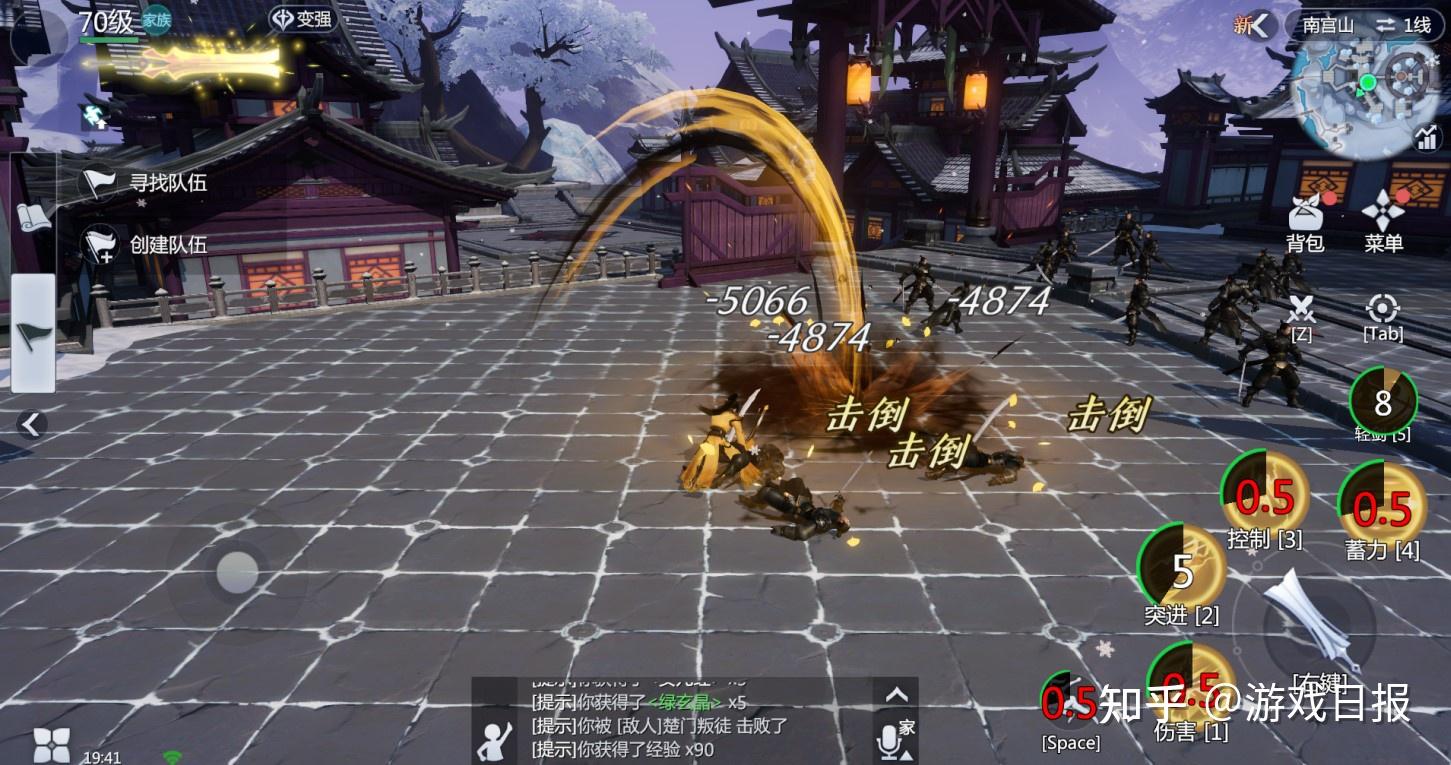Trigger the 突进 dash skill
The width and height of the screenshot is (1451, 765).
1182,570
